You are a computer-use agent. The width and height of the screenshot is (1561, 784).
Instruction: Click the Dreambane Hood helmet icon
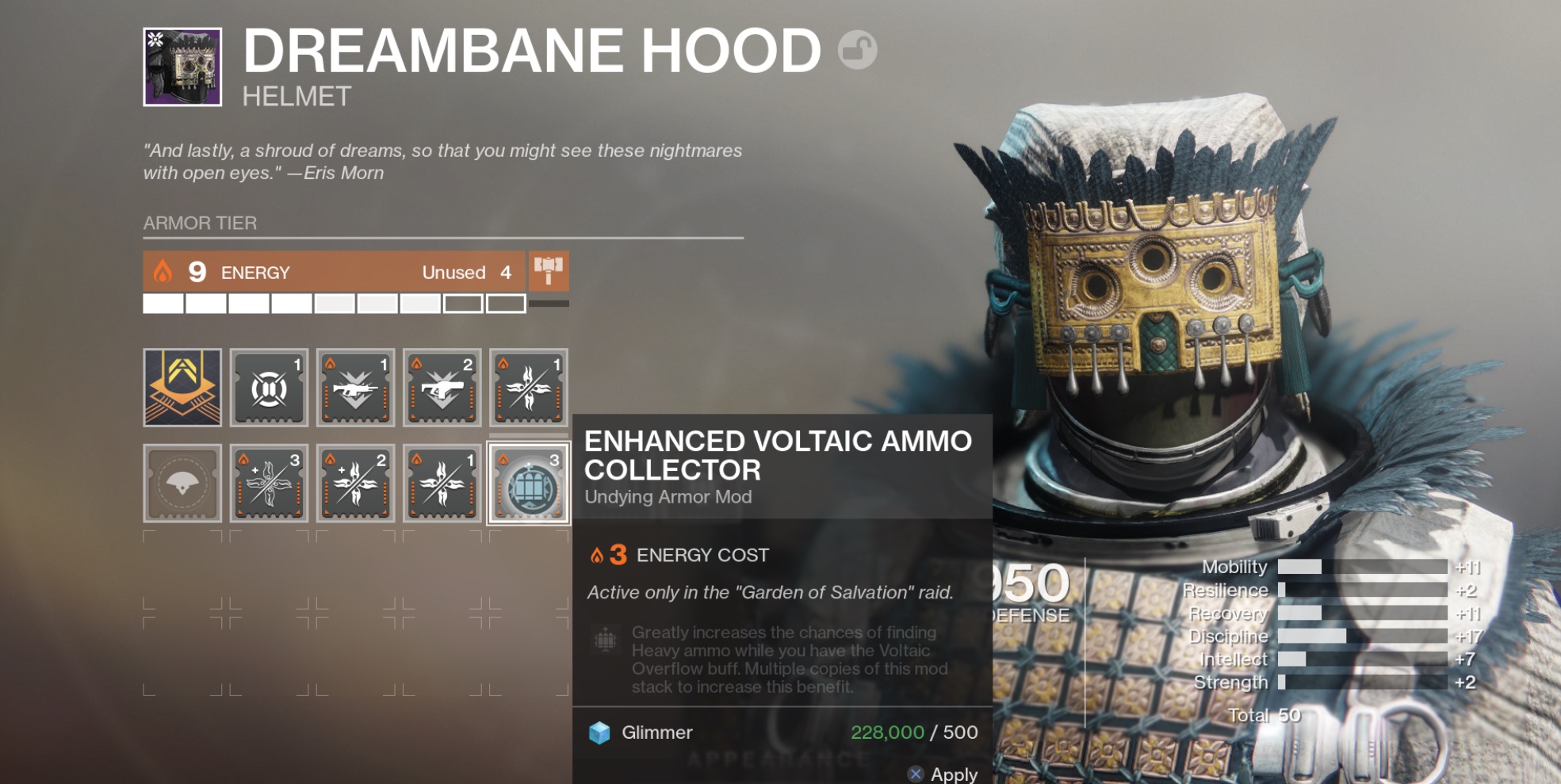[182, 67]
